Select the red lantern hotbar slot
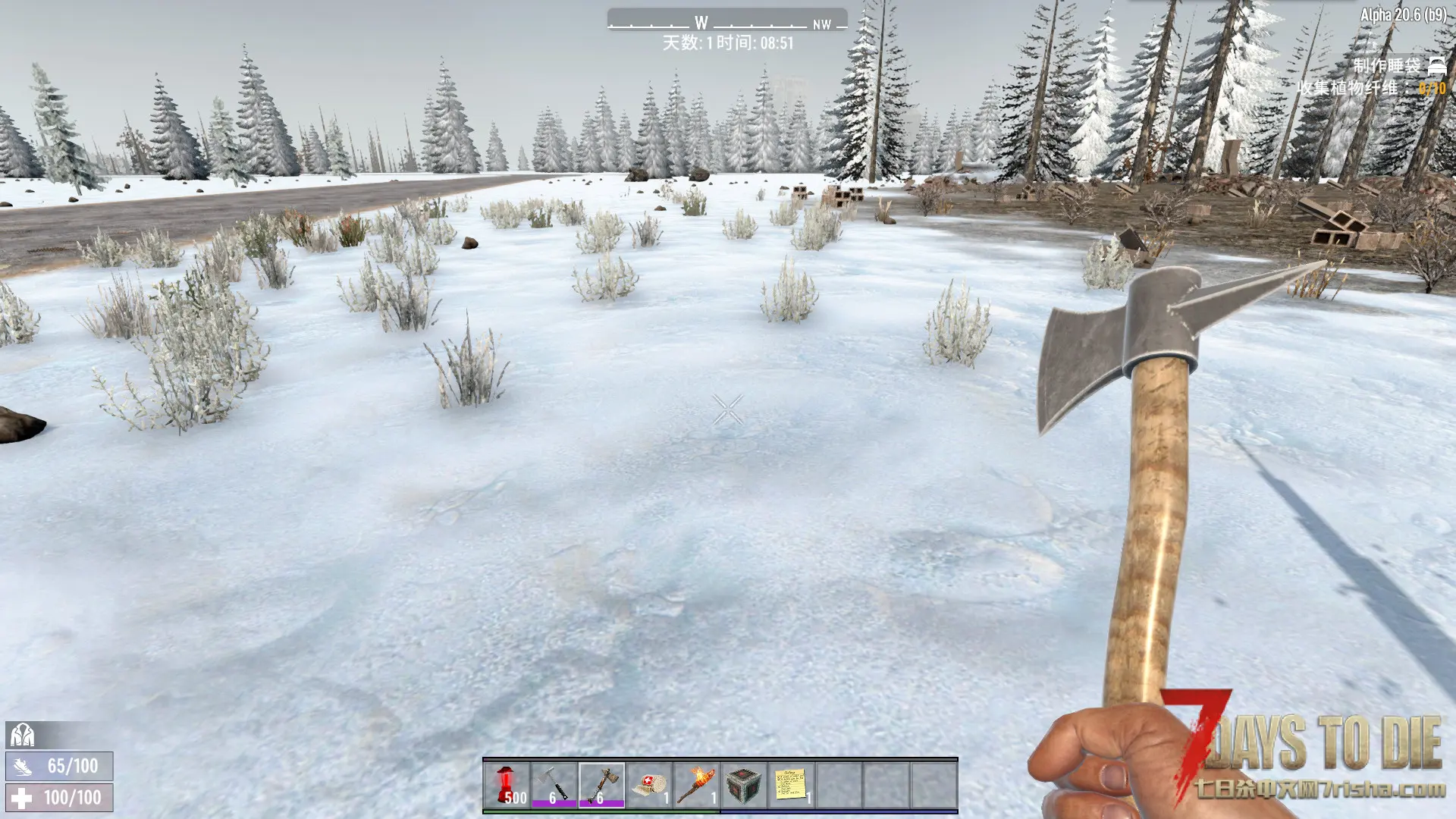1456x819 pixels. coord(507,785)
